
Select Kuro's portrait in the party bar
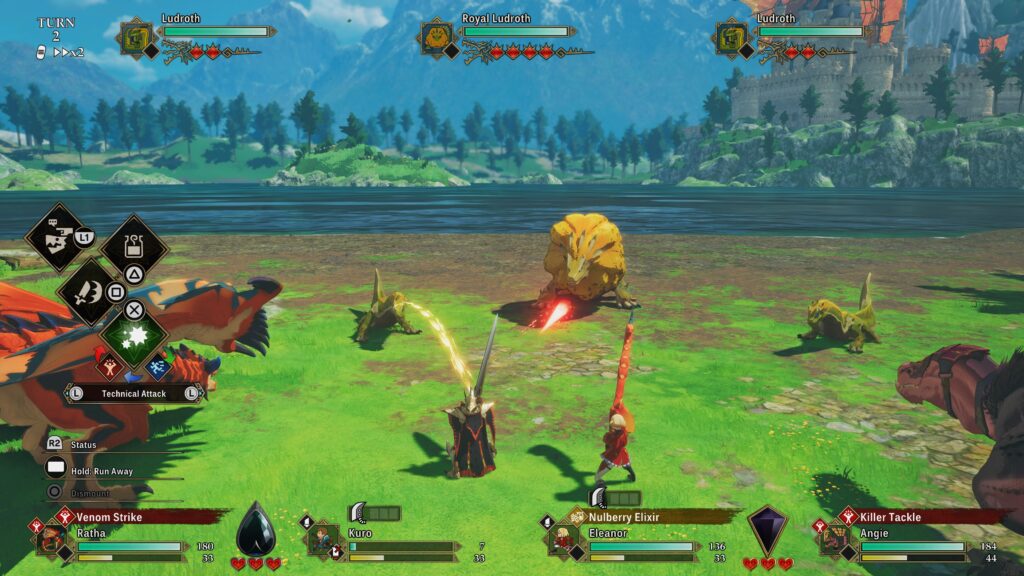click(x=322, y=538)
